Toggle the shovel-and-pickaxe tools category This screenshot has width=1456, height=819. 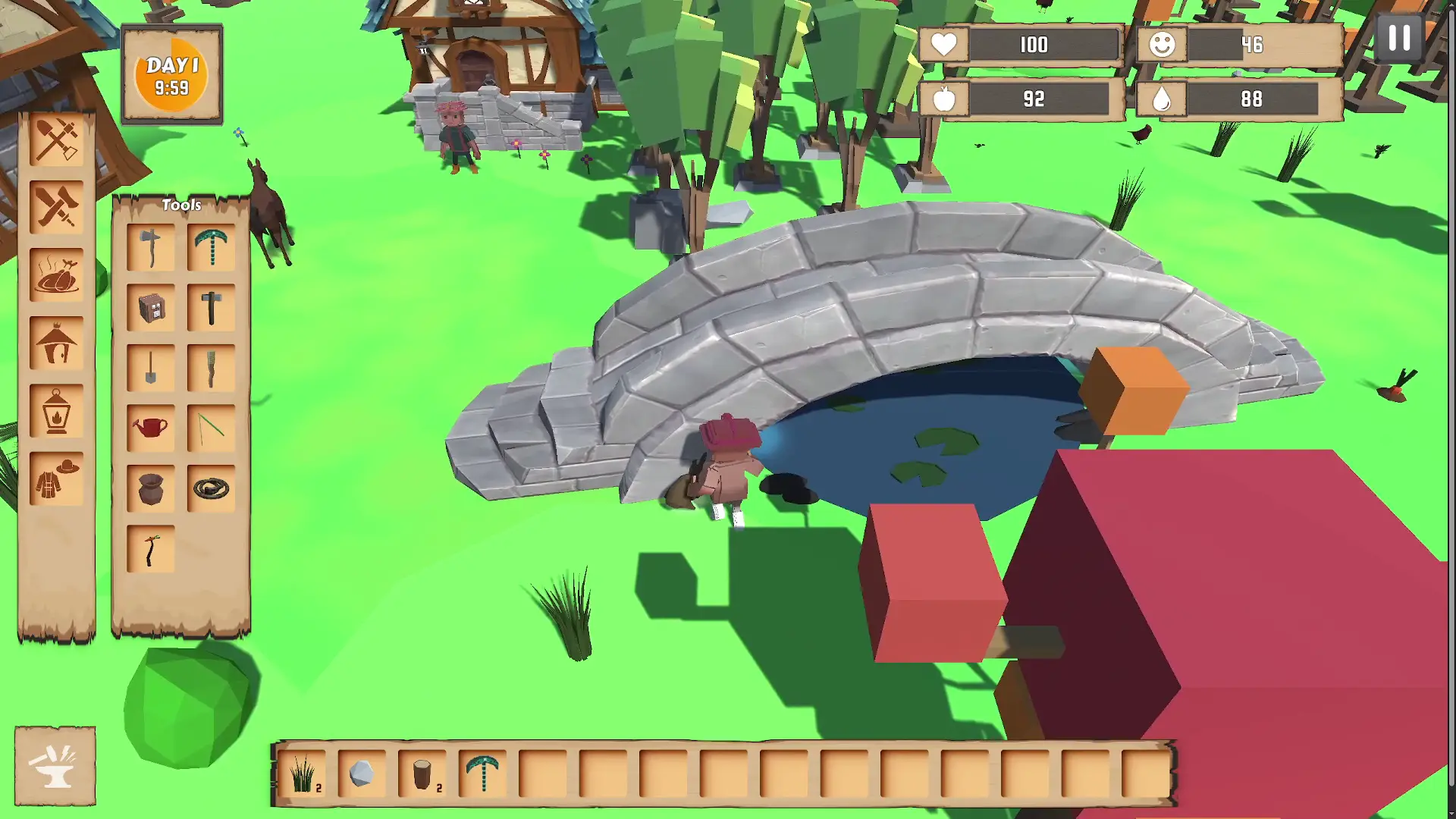pyautogui.click(x=57, y=140)
